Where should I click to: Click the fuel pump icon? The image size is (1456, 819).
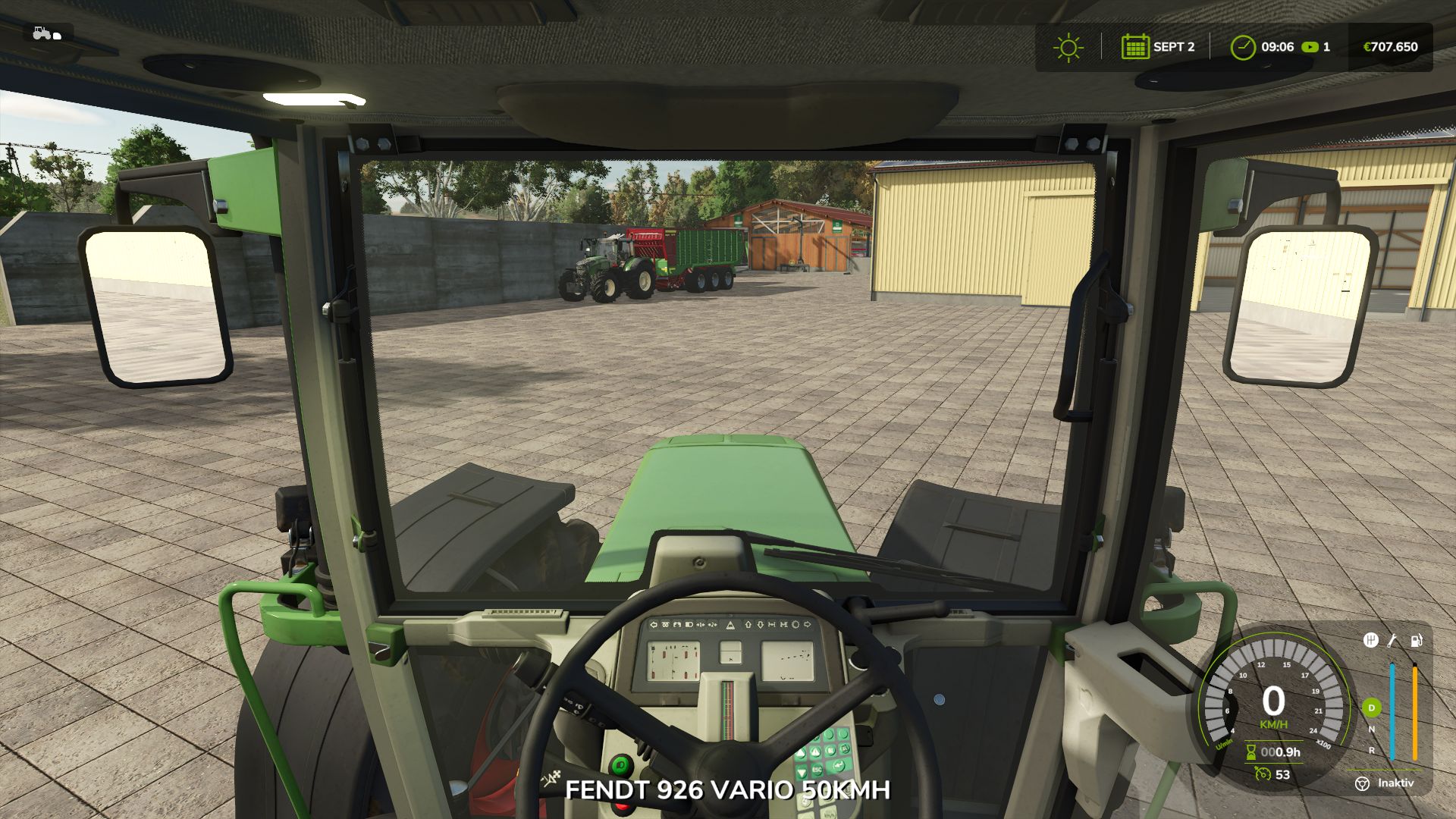pos(1415,641)
